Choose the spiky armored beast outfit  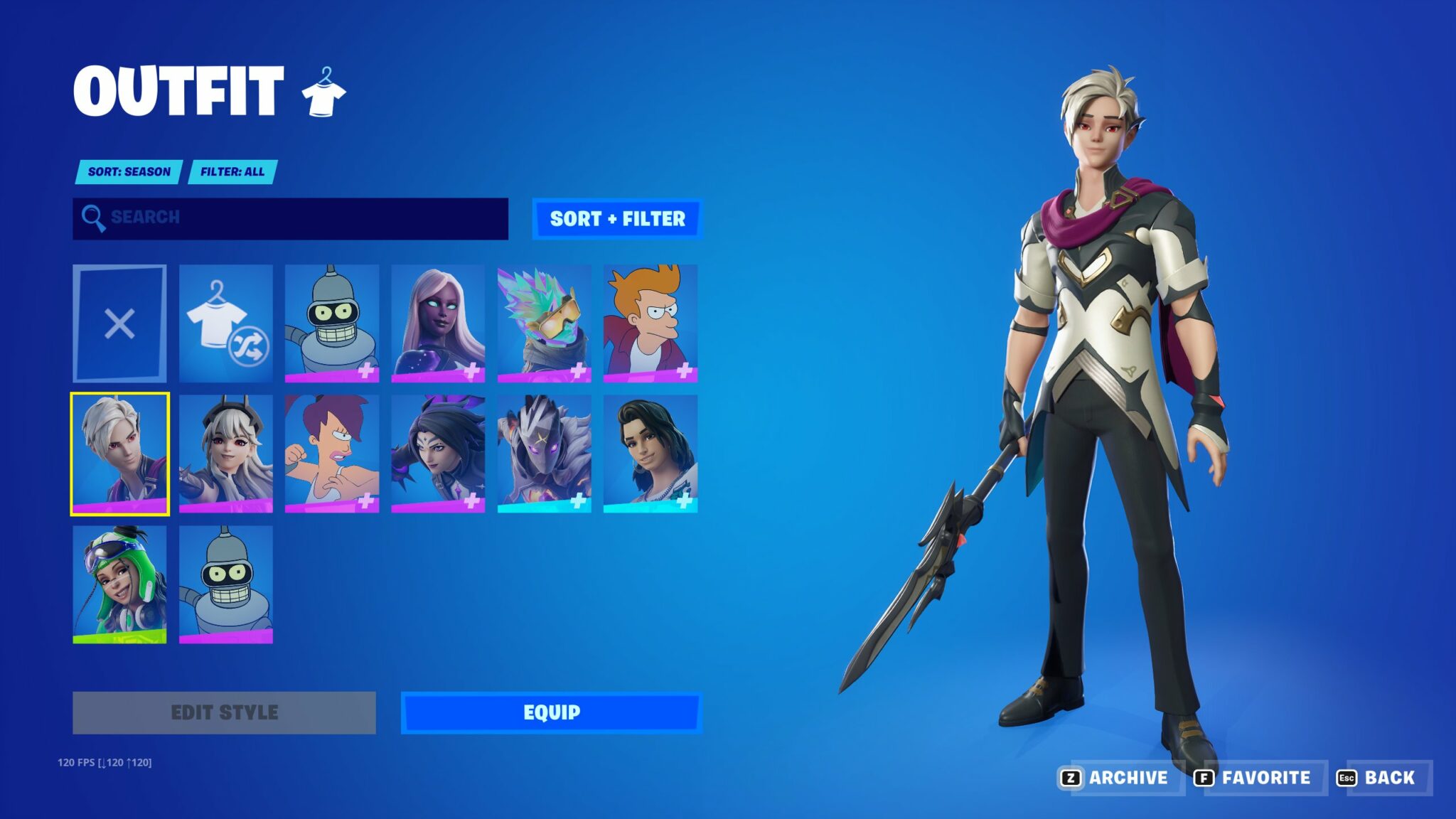pyautogui.click(x=544, y=454)
